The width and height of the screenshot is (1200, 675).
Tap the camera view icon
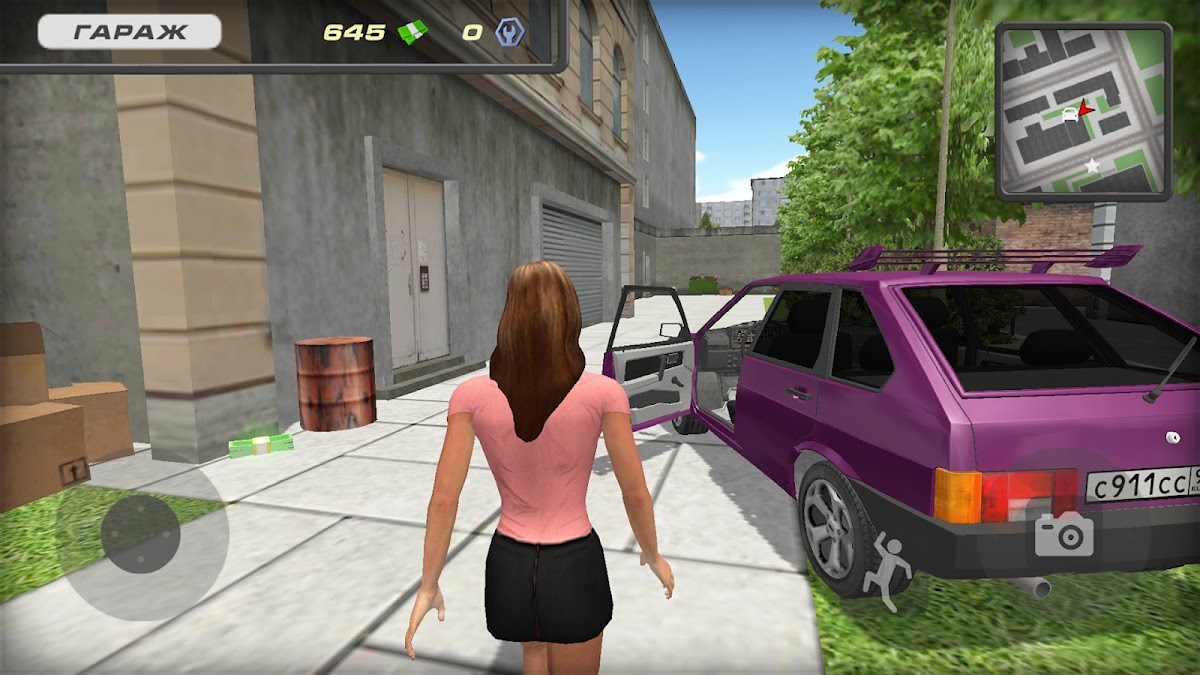(x=1064, y=535)
